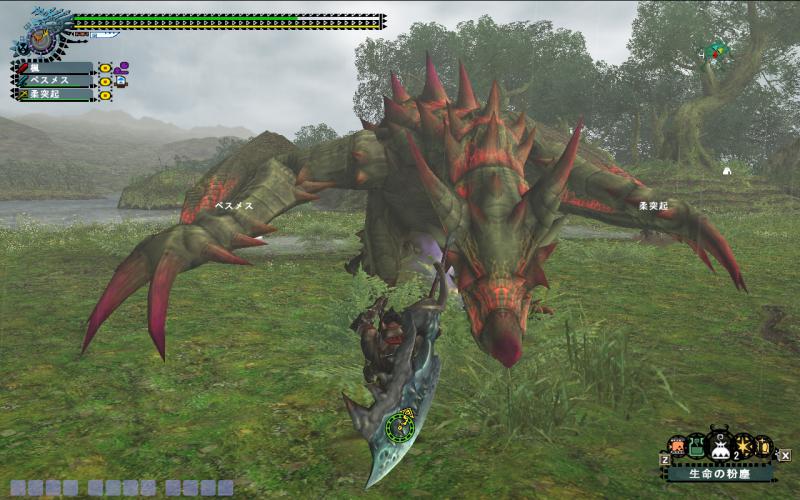This screenshot has height=500, width=800.
Task: Select the orange meat item icon
Action: coord(677,446)
